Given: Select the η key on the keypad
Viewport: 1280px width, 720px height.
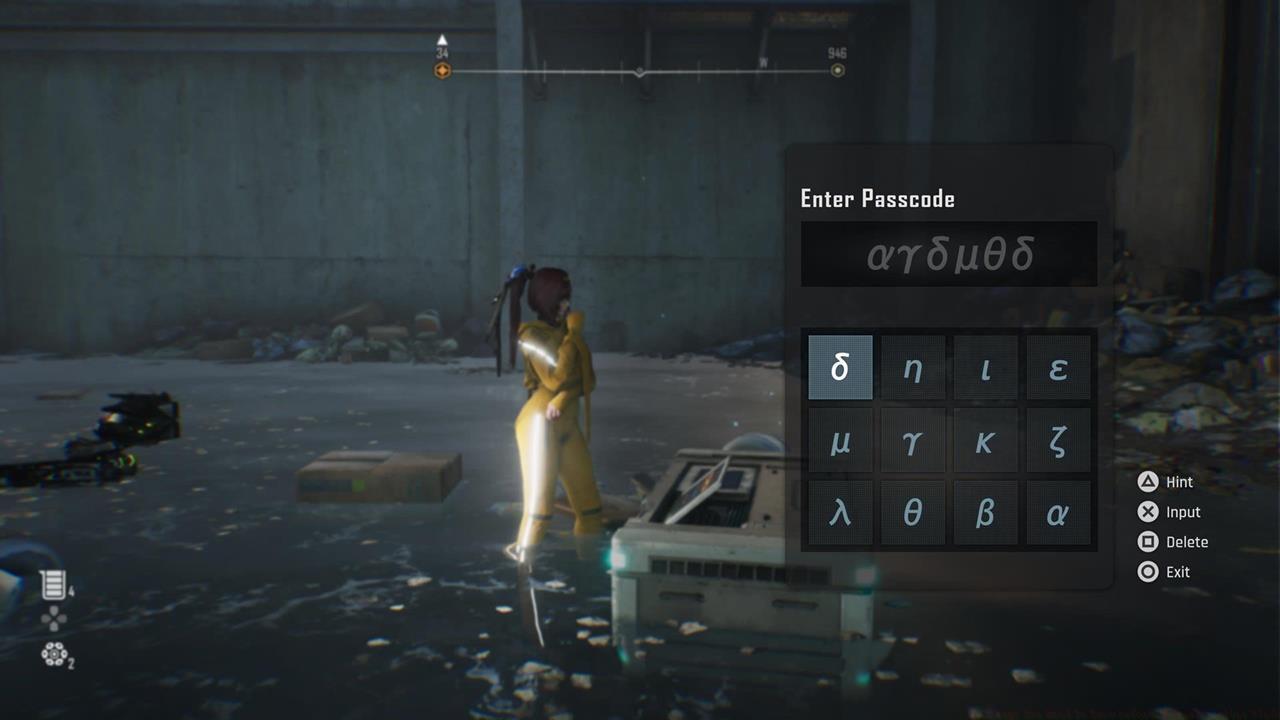Looking at the screenshot, I should [x=913, y=367].
